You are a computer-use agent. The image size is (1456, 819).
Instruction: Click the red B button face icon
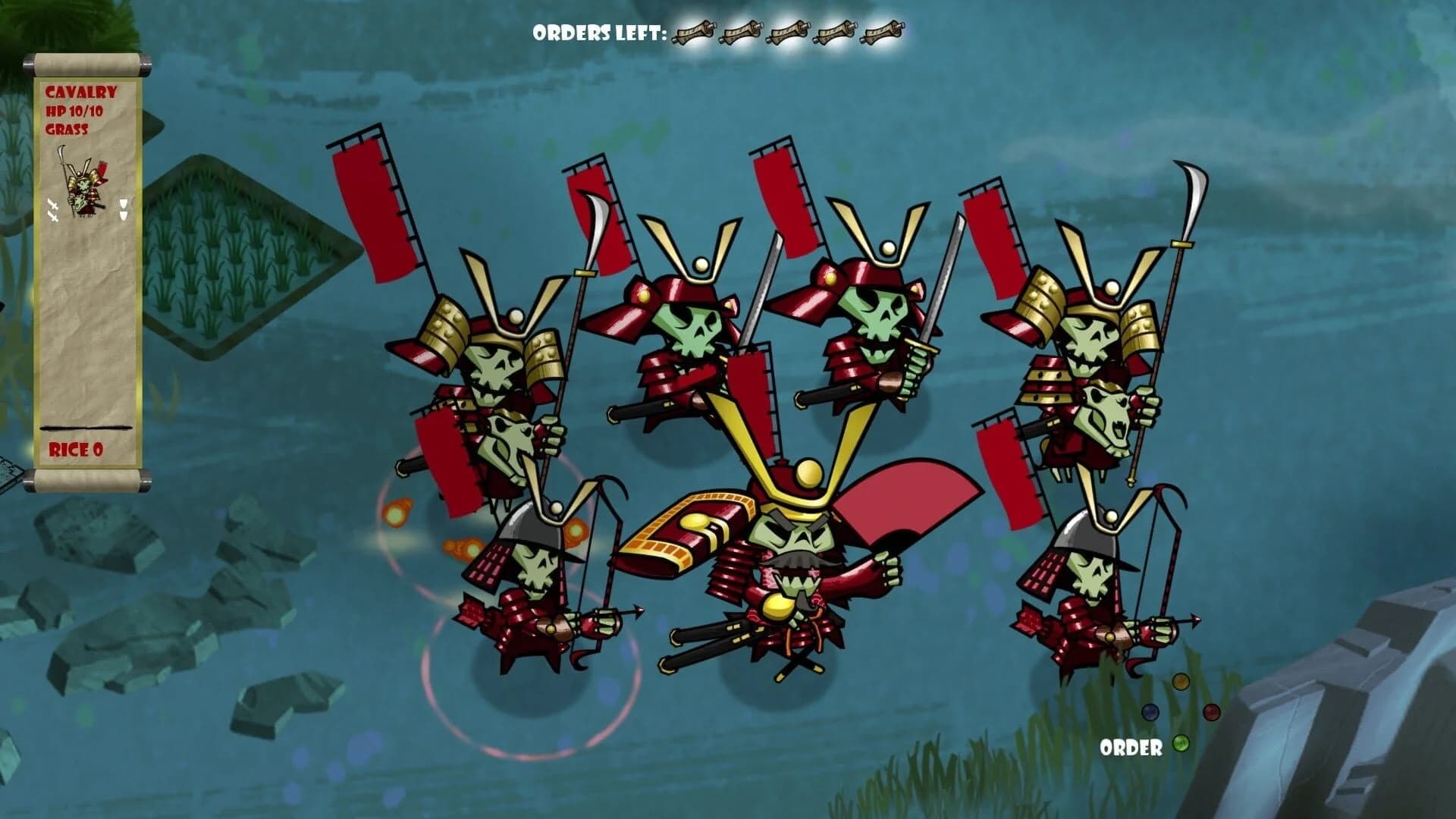(x=1211, y=713)
